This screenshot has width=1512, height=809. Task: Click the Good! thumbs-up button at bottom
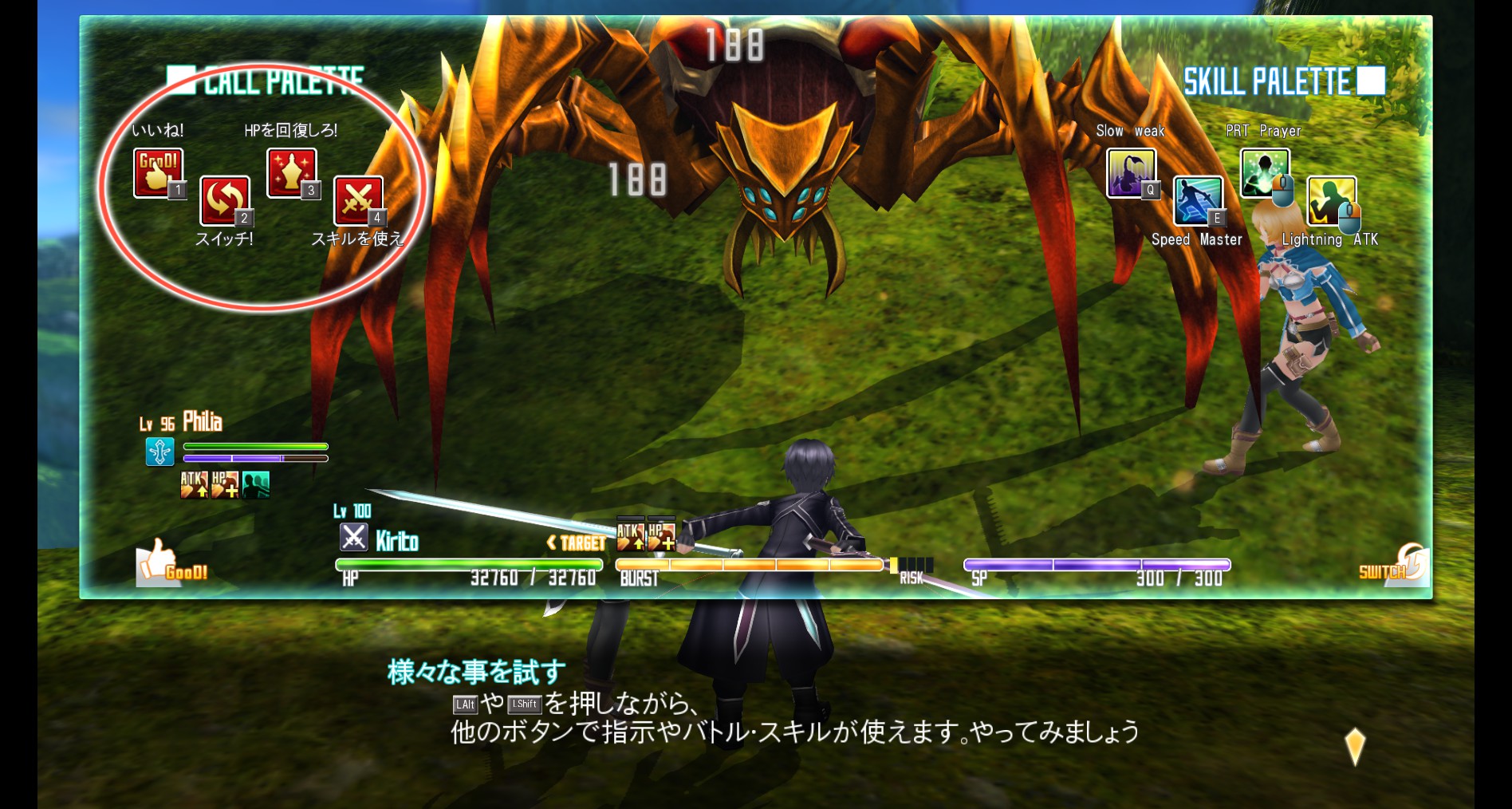tap(171, 562)
